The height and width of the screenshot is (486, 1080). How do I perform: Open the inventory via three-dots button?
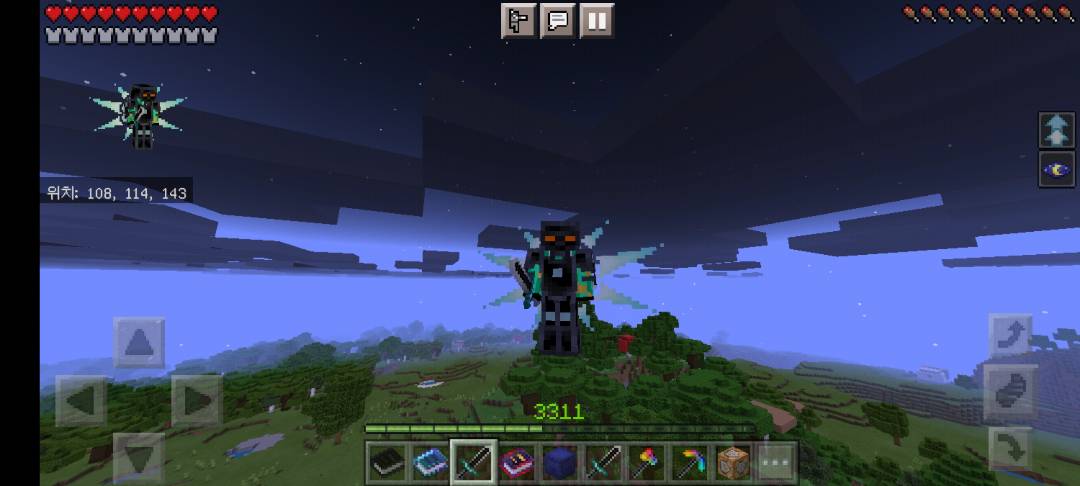tap(776, 463)
